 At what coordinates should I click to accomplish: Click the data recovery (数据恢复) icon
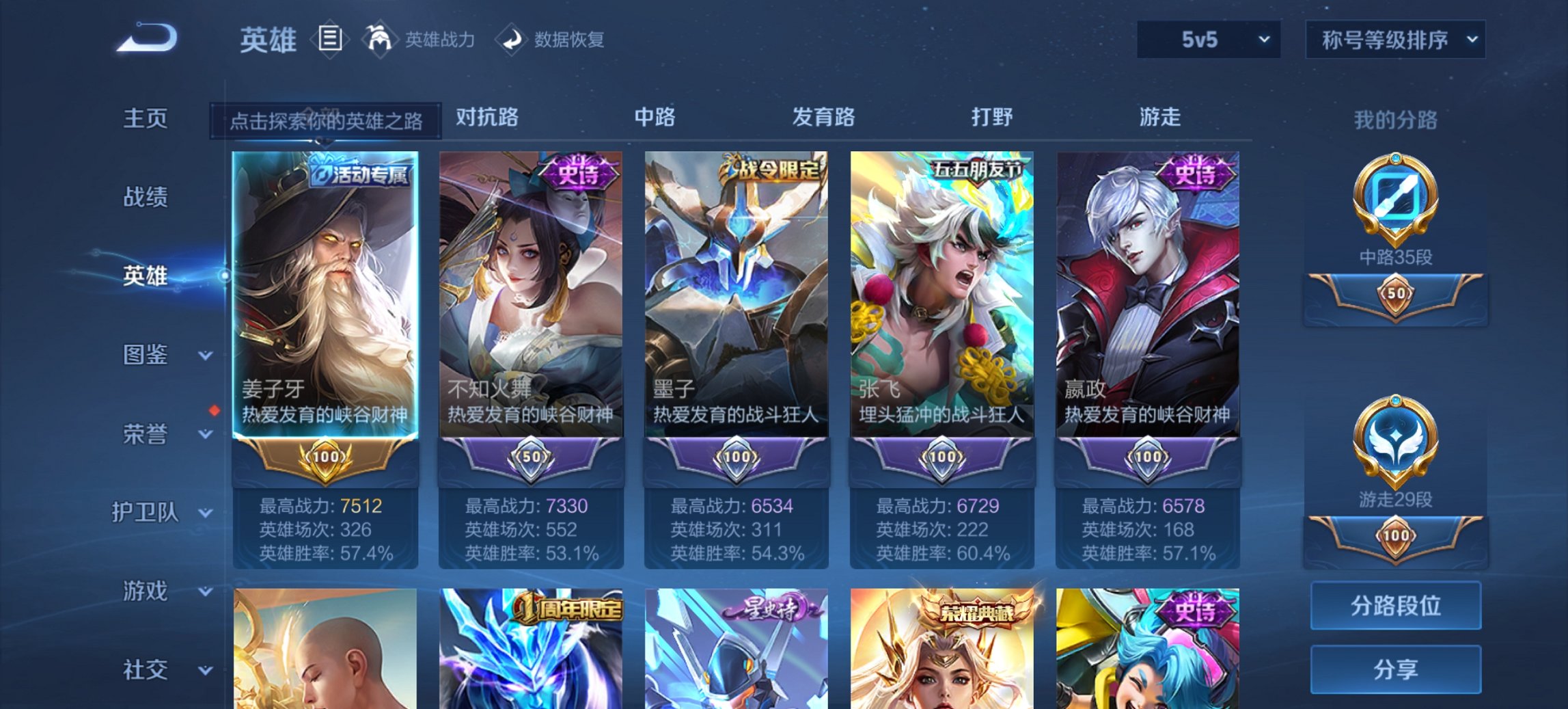coord(511,39)
